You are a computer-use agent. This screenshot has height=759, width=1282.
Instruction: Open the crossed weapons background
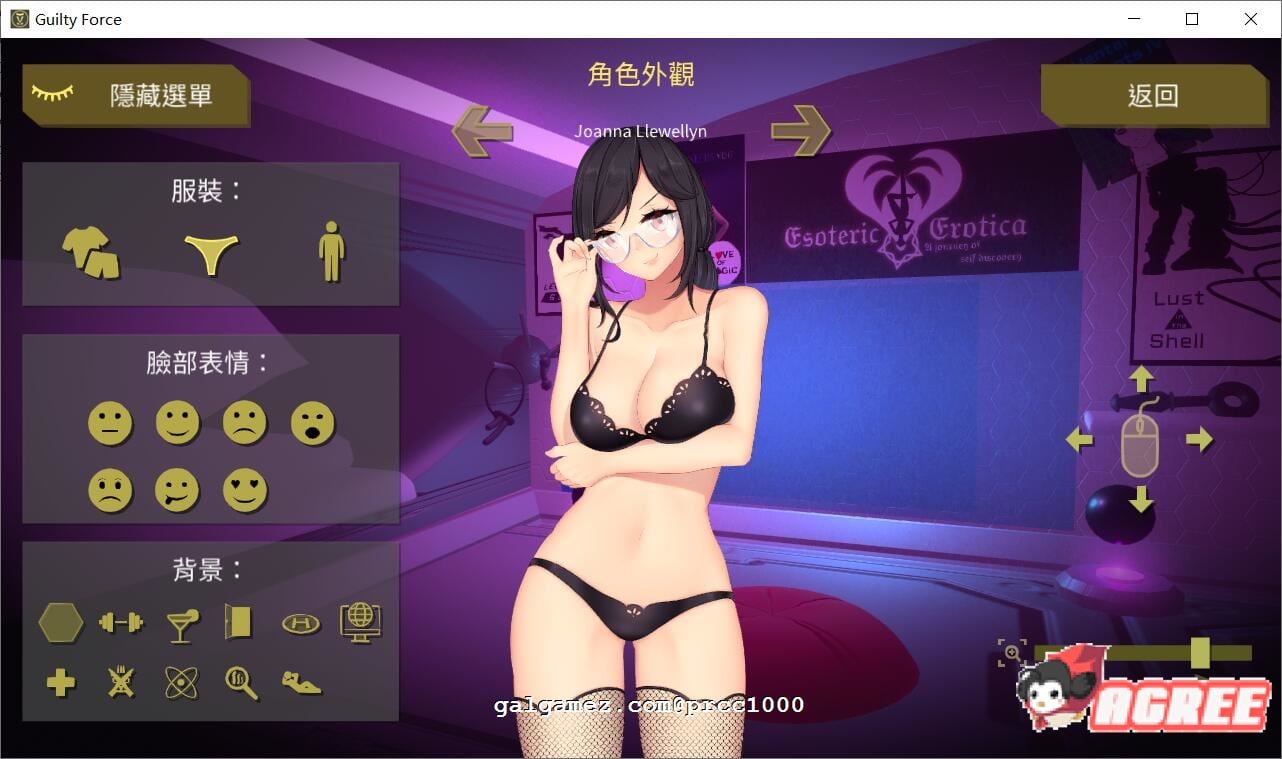coord(121,684)
